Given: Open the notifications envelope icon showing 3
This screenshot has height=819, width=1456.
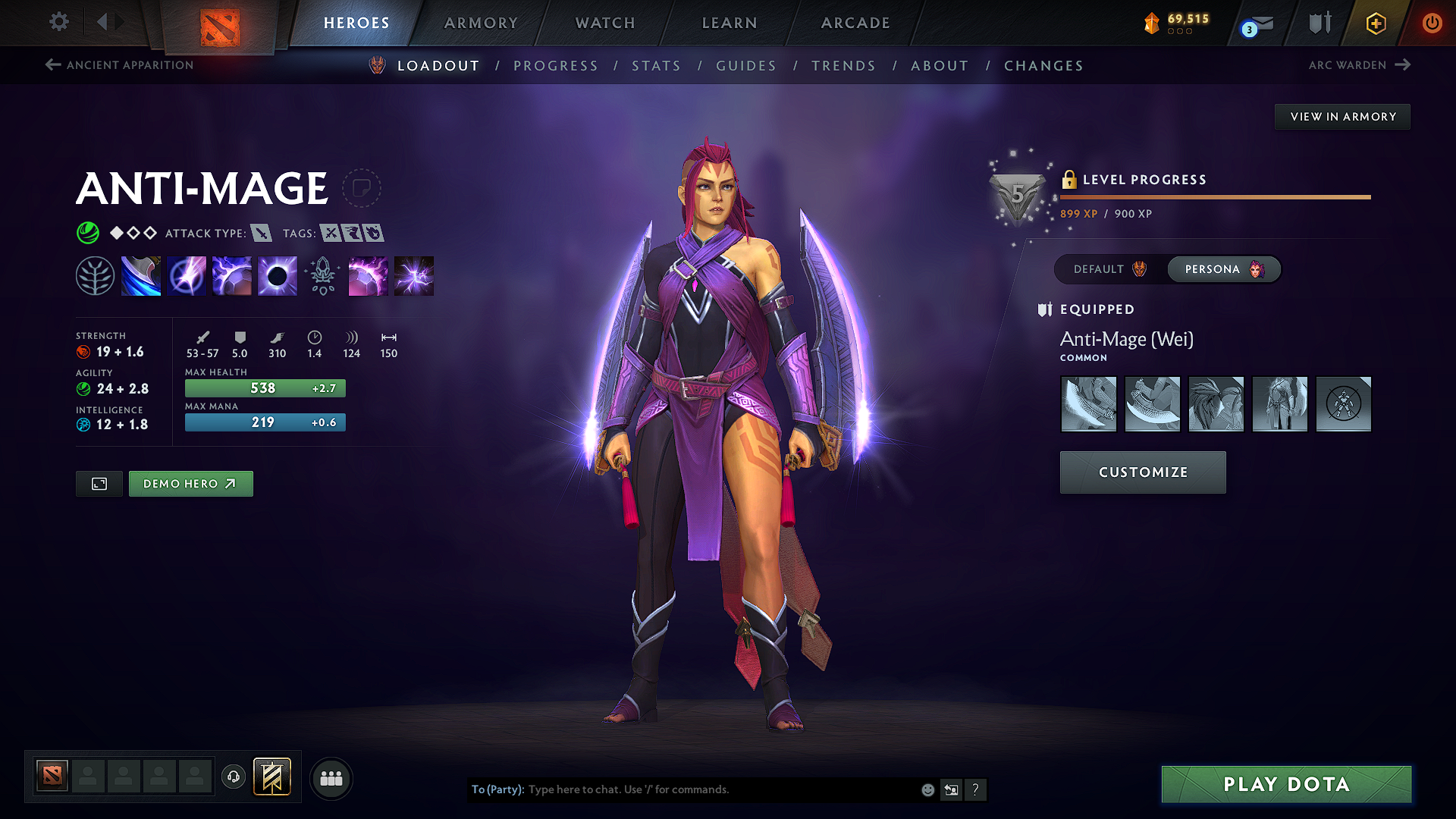Looking at the screenshot, I should (x=1258, y=23).
